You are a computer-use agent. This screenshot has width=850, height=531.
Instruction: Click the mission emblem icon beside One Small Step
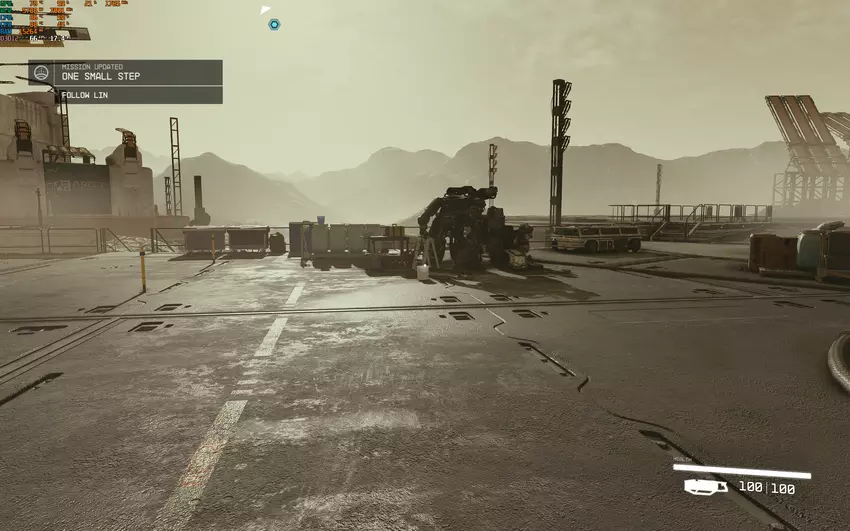point(41,72)
